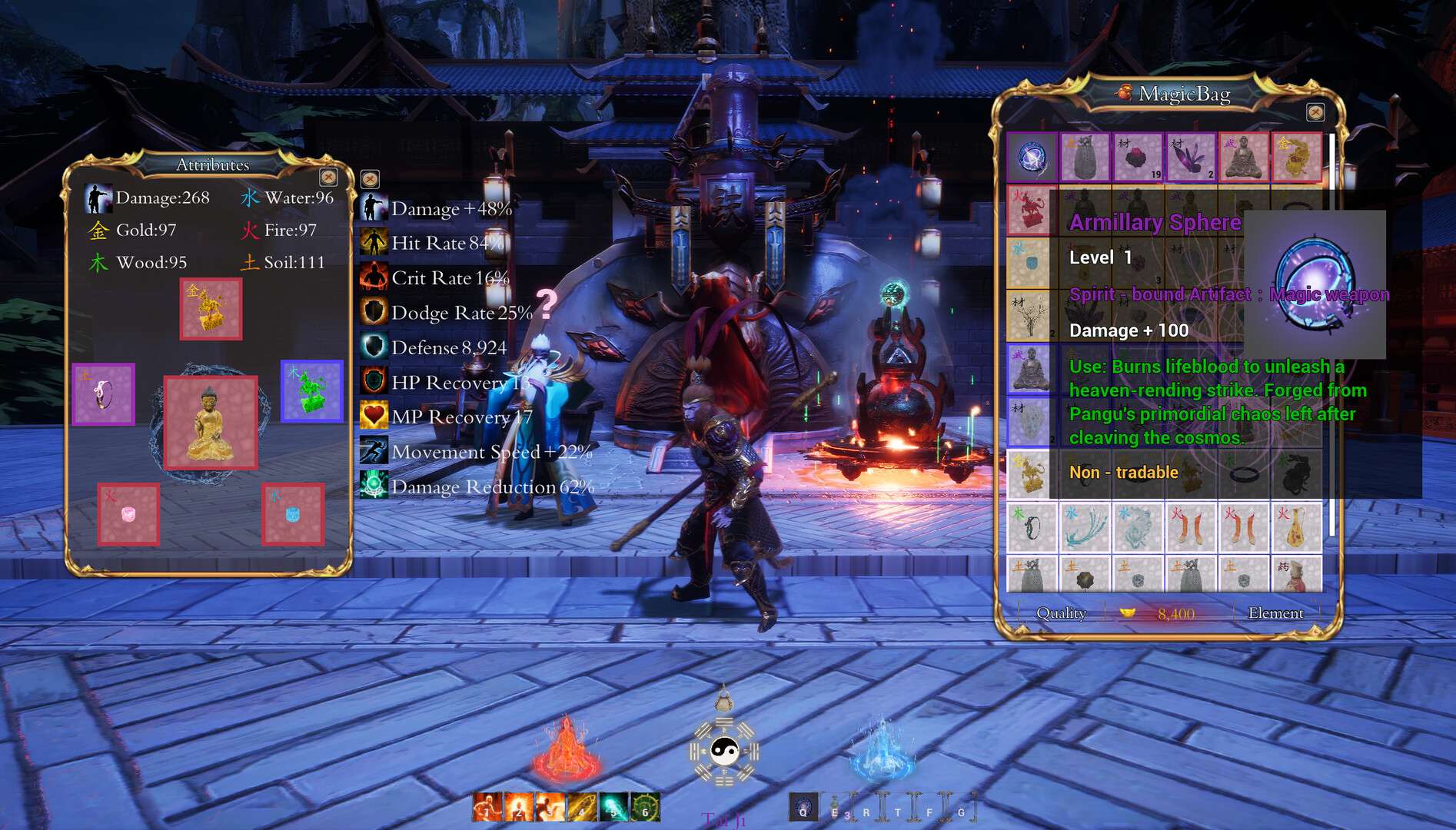Viewport: 1456px width, 830px height.
Task: Select the equipped ring in purple slot
Action: [x=104, y=394]
